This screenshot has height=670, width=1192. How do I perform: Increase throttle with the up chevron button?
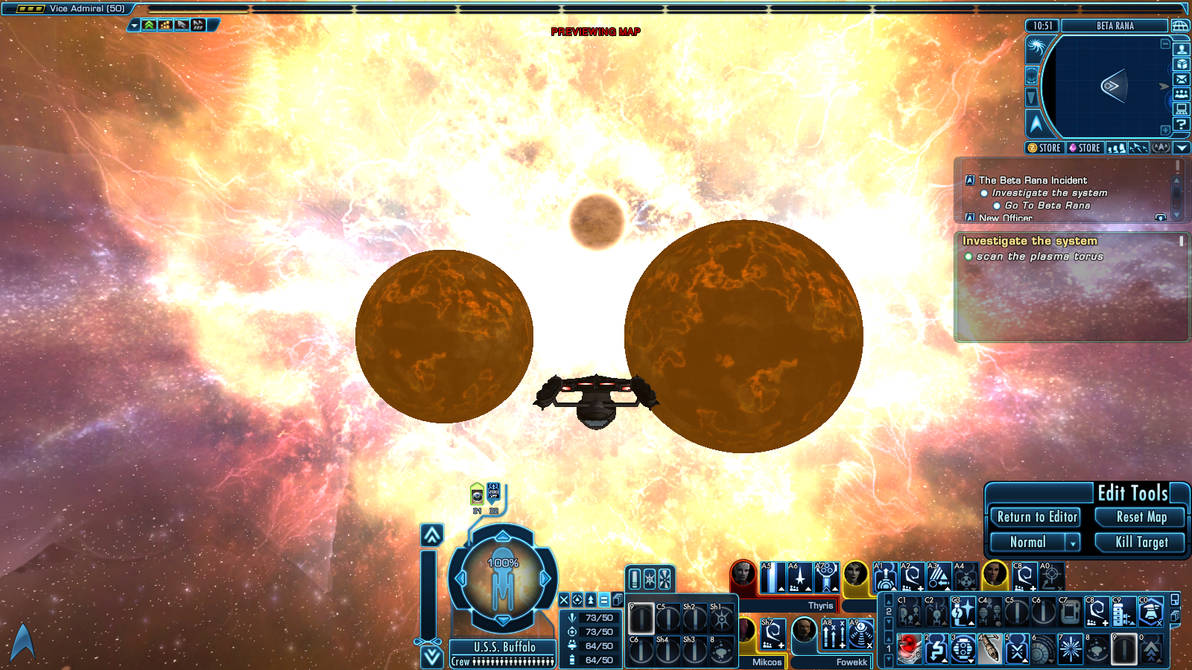click(x=431, y=535)
